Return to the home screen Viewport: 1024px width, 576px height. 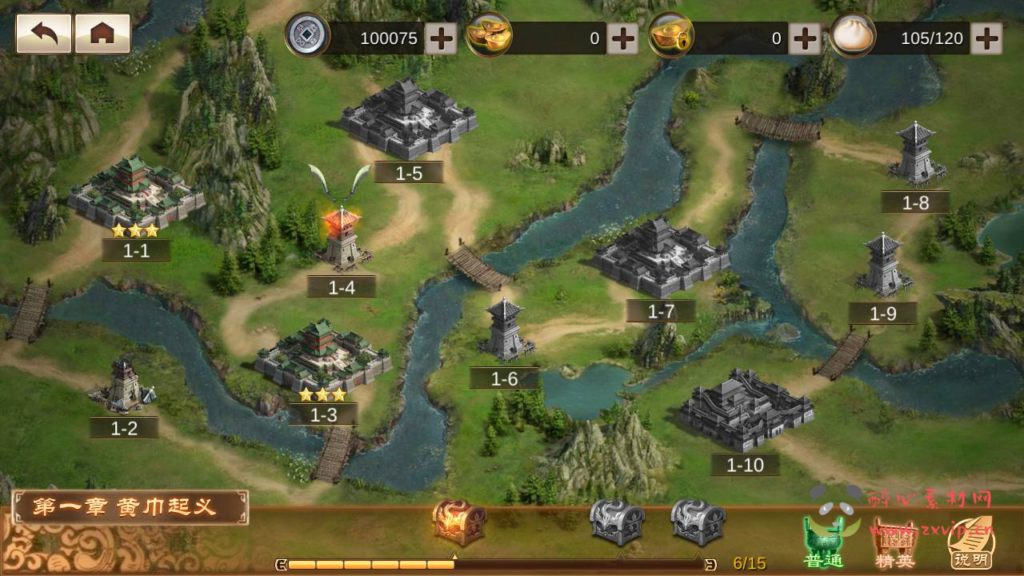pyautogui.click(x=102, y=33)
